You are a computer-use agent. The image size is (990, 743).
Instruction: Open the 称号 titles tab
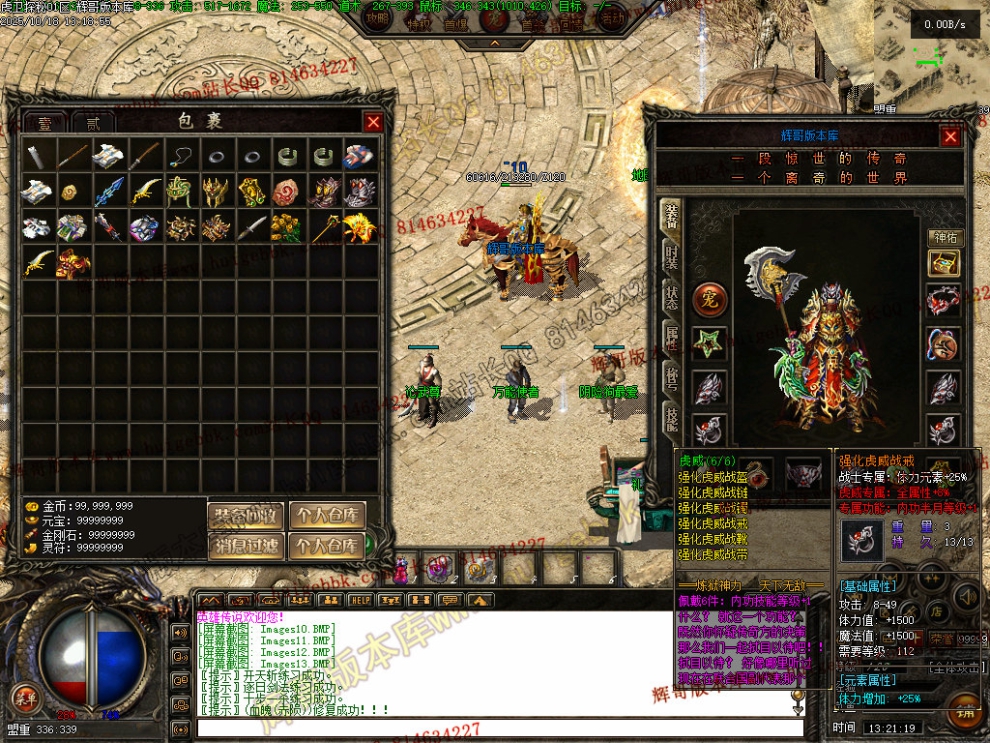tap(672, 377)
